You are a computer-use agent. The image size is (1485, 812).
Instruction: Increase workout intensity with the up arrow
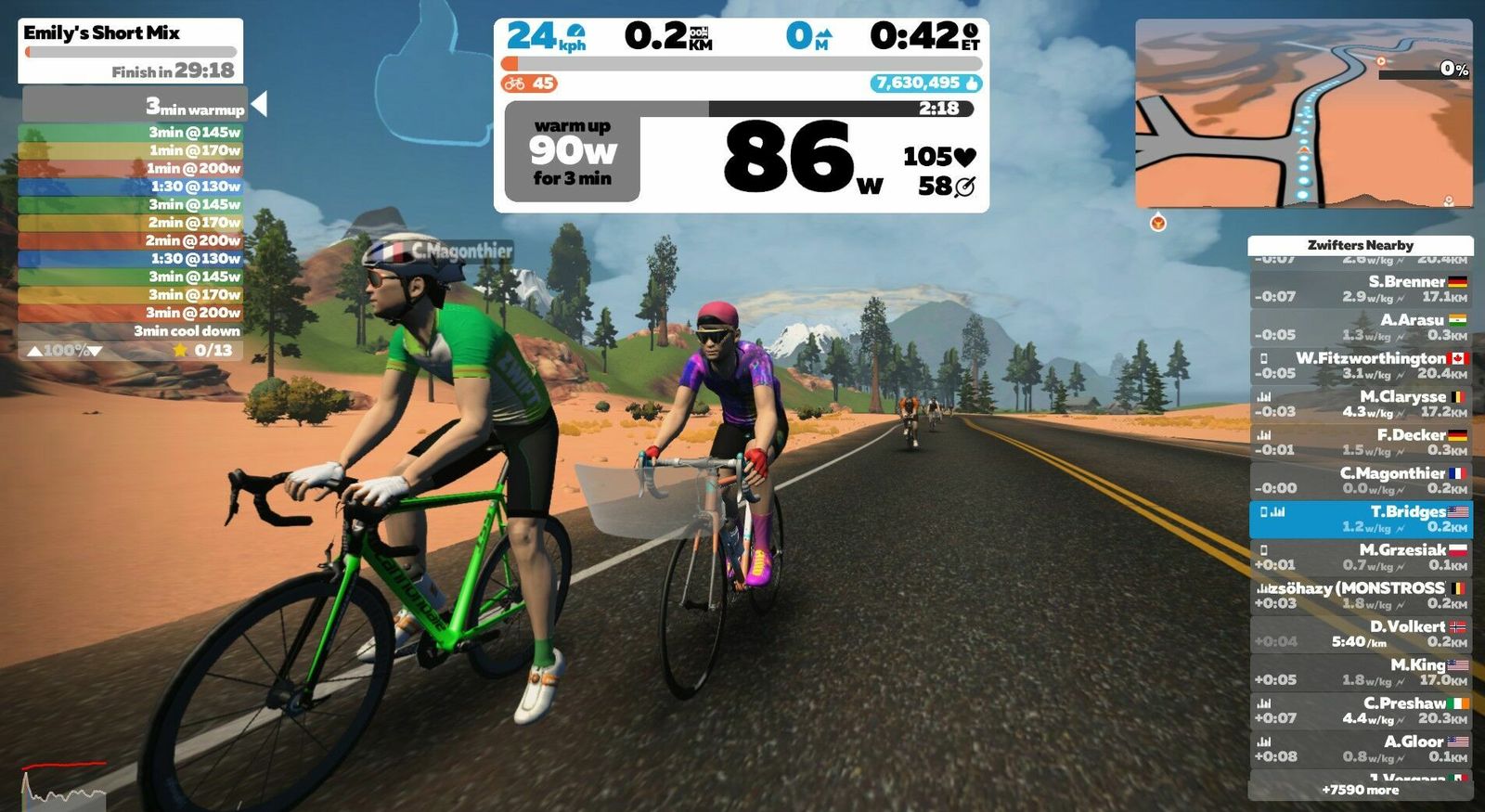pos(34,351)
